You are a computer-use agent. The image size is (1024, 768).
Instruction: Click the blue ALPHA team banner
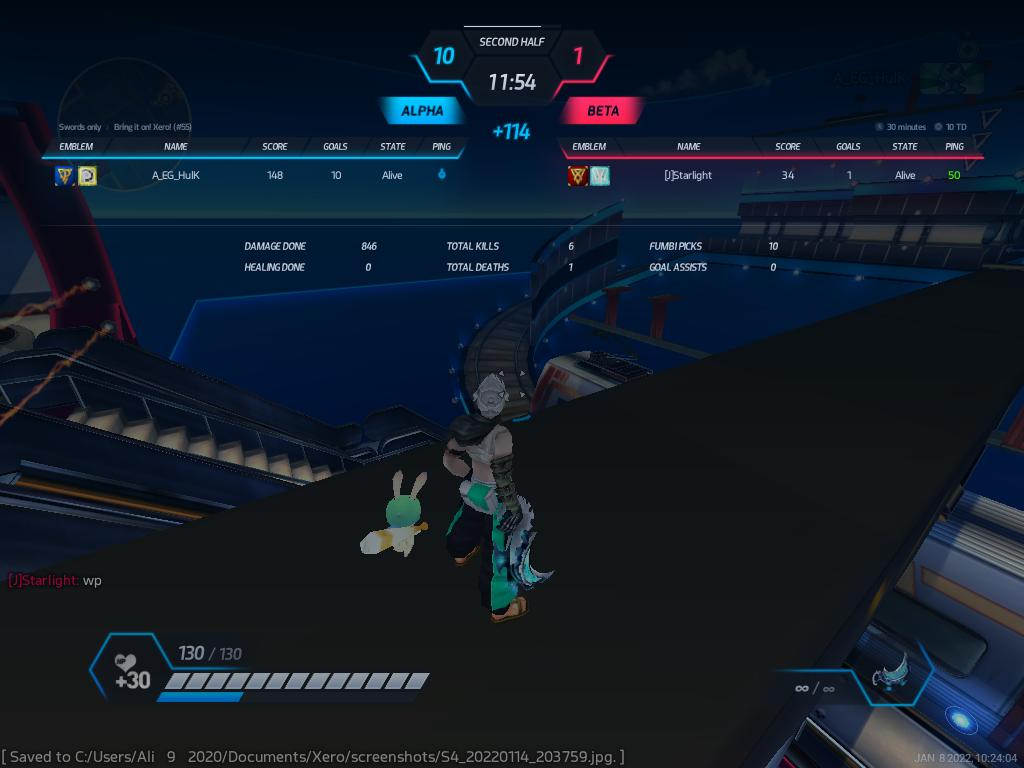point(422,111)
